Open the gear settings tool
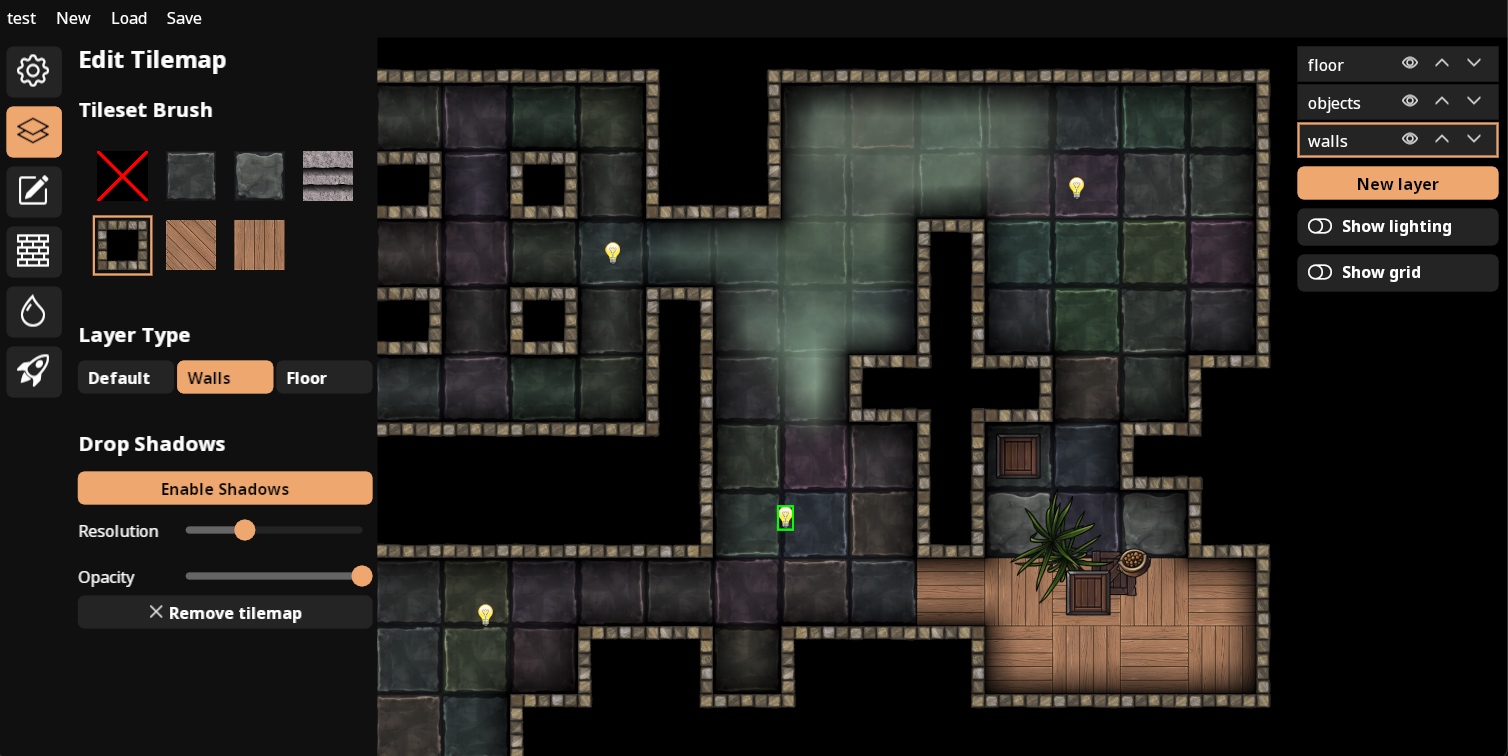This screenshot has height=756, width=1508. click(34, 71)
